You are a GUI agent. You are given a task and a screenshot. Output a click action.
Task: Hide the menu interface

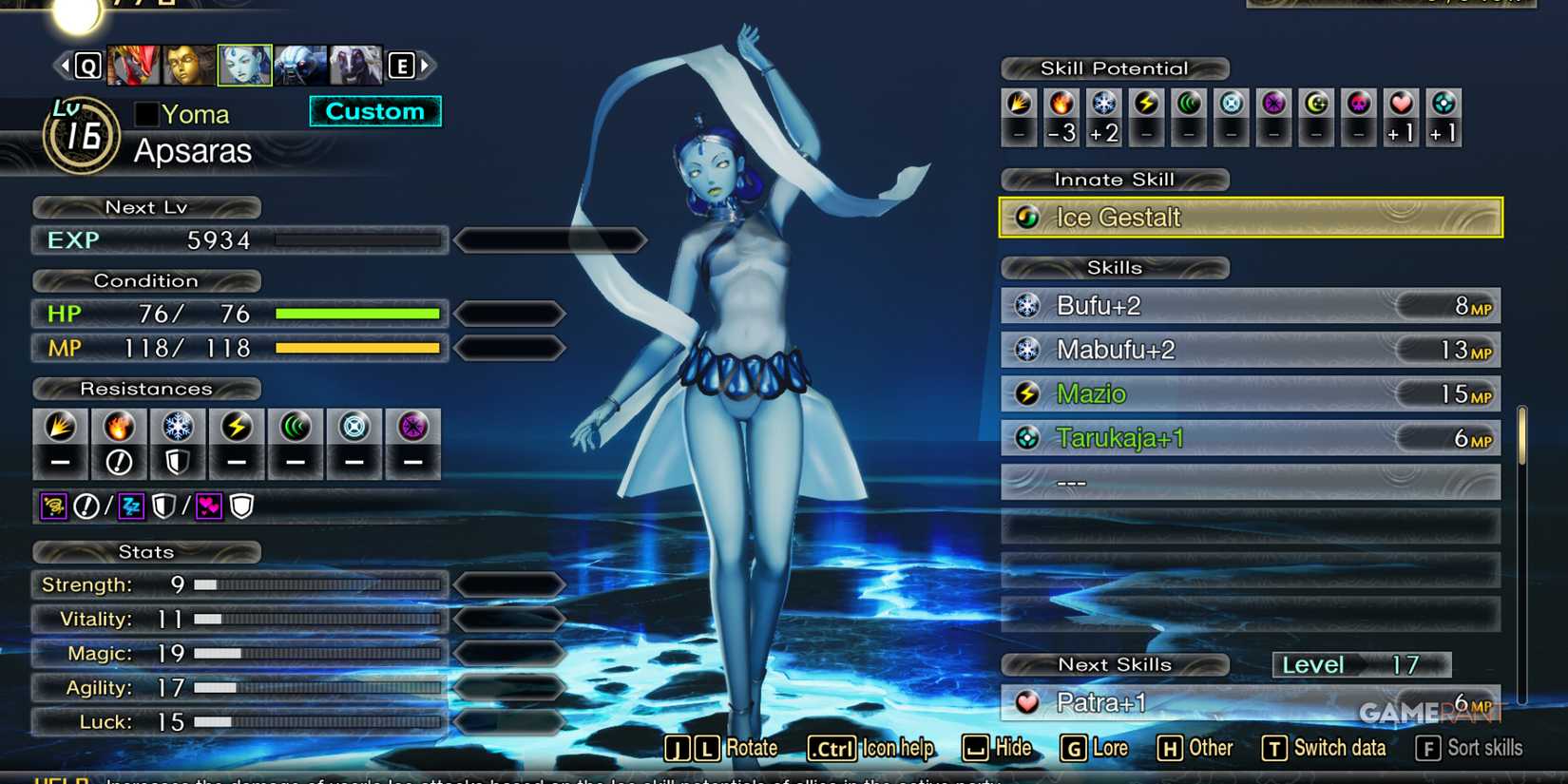(998, 748)
